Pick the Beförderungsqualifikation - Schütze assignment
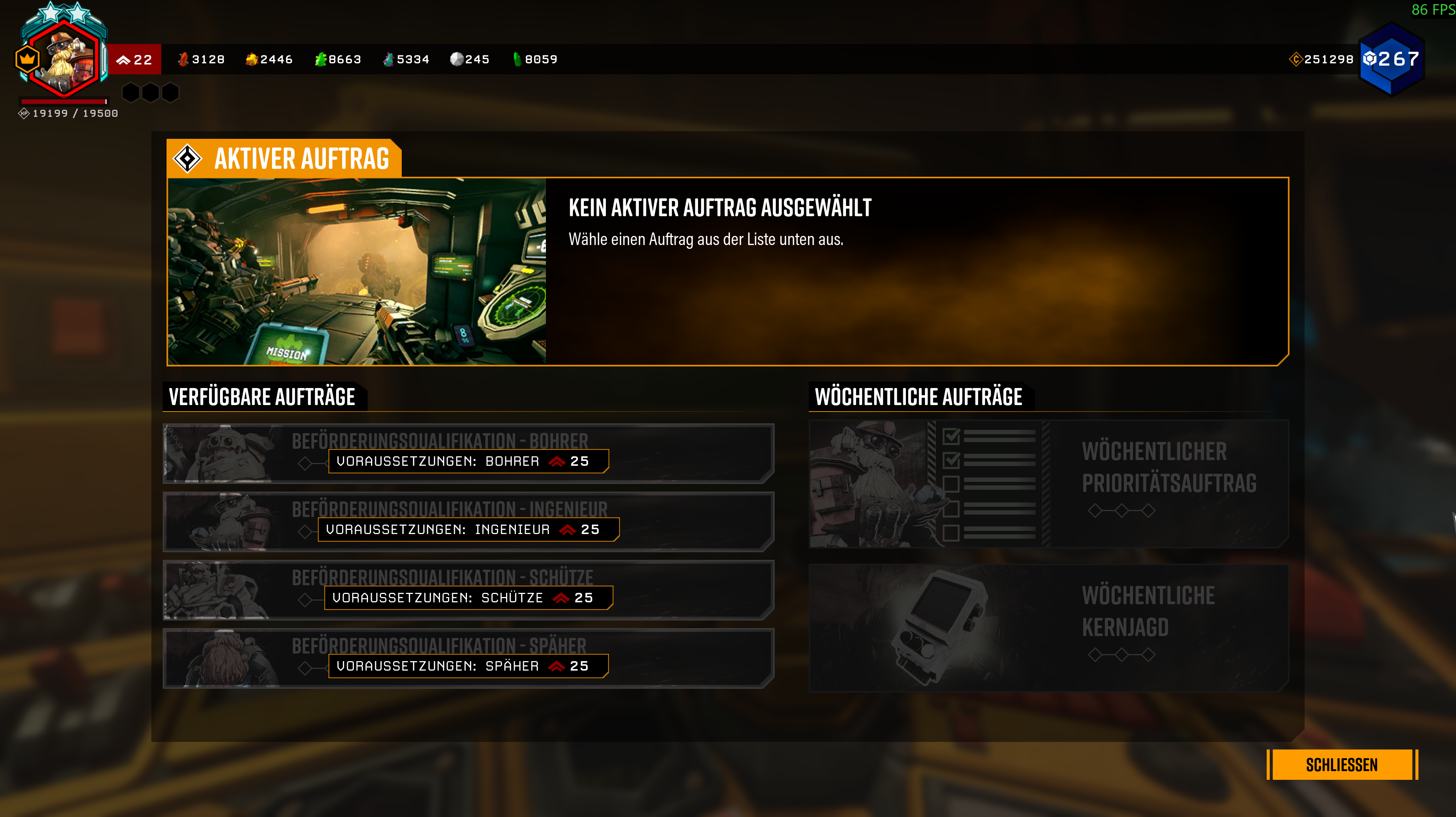Viewport: 1456px width, 817px height. click(467, 590)
